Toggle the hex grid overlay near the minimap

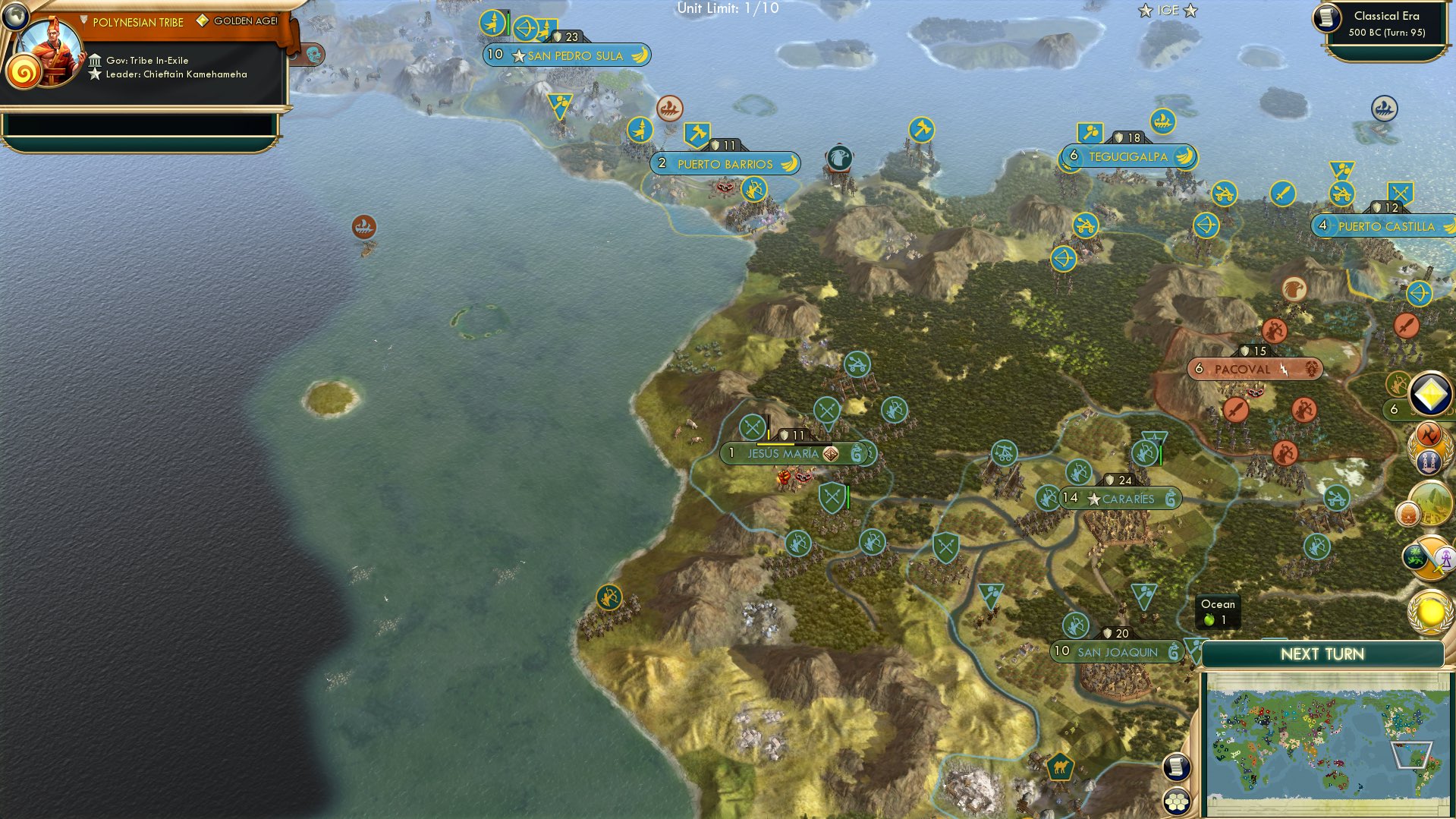[1177, 801]
